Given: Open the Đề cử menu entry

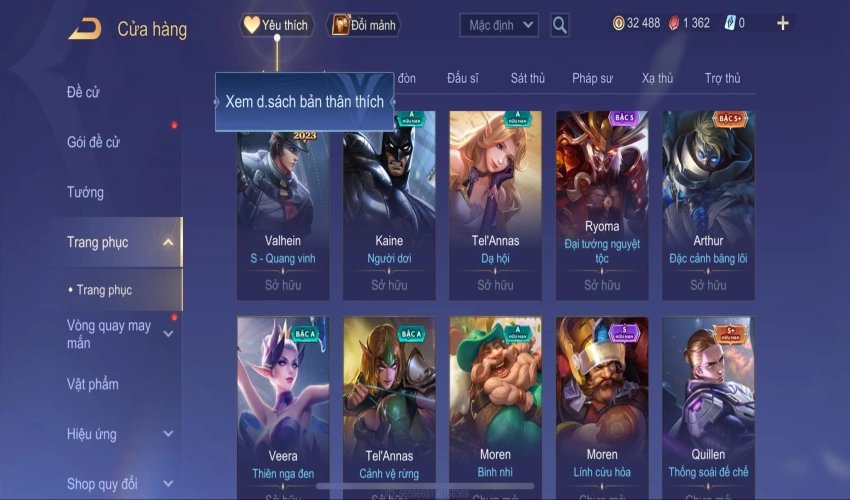Looking at the screenshot, I should point(84,93).
